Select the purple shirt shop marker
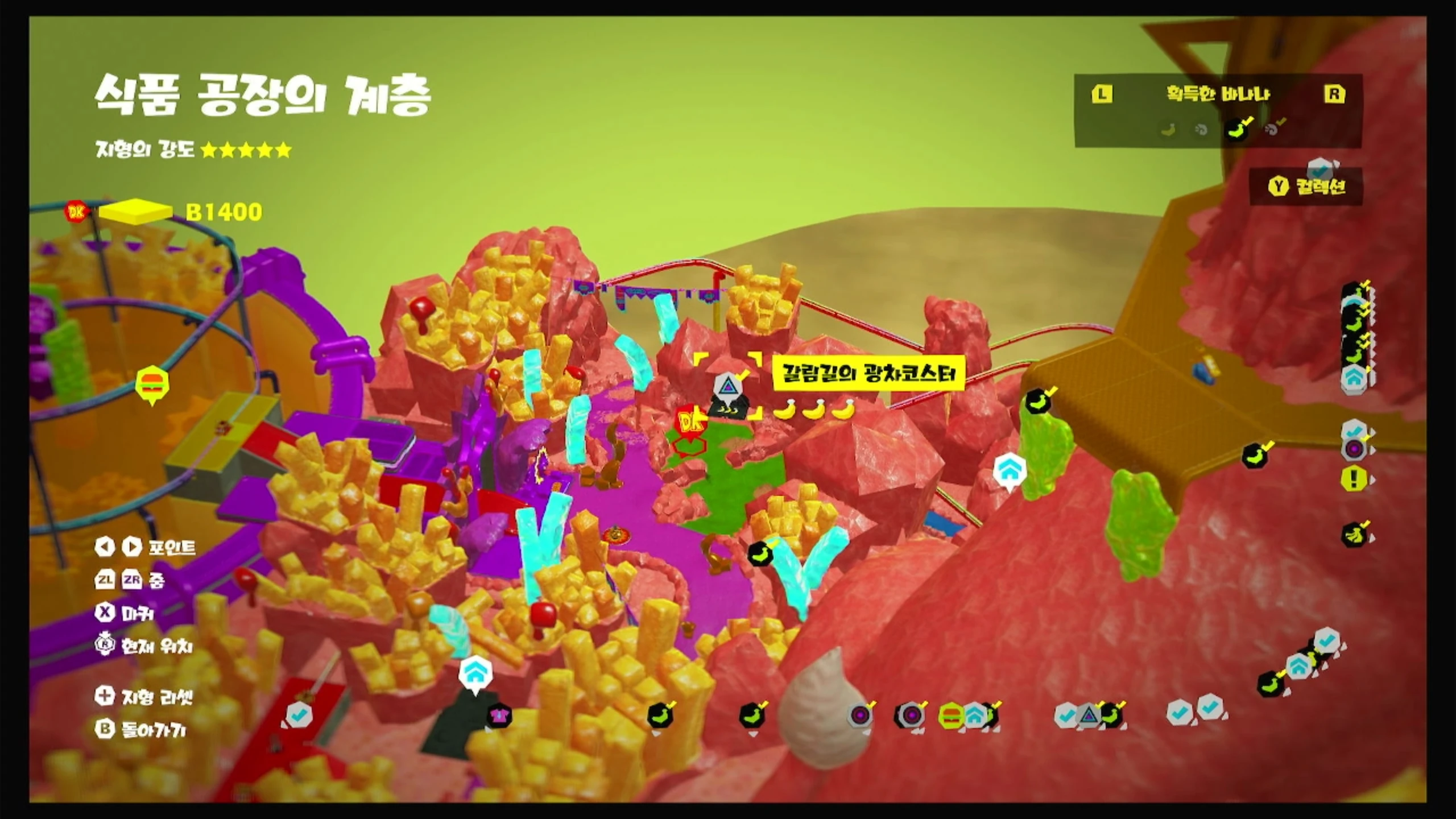The image size is (1456, 819). point(499,716)
